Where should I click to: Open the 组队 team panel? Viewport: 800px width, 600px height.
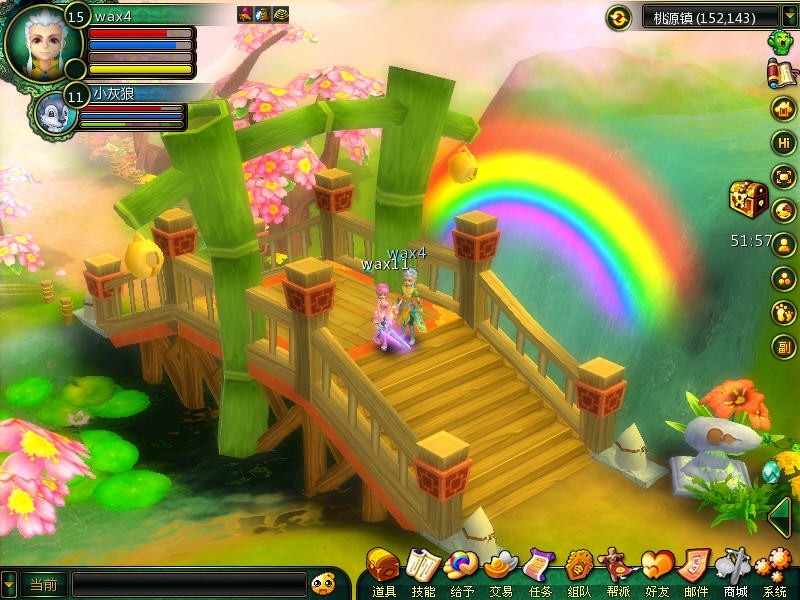tap(578, 568)
